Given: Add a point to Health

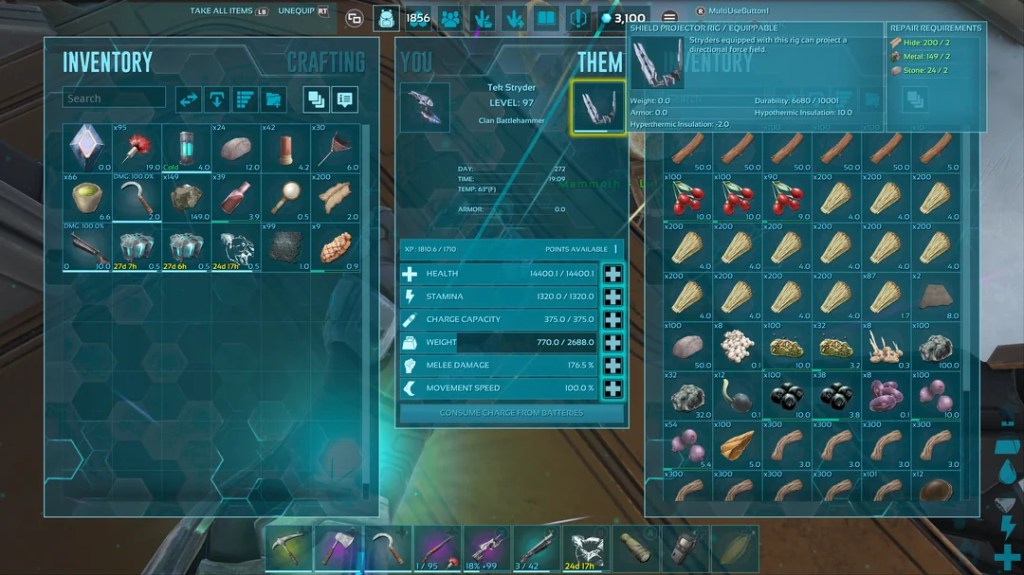Looking at the screenshot, I should pyautogui.click(x=612, y=274).
